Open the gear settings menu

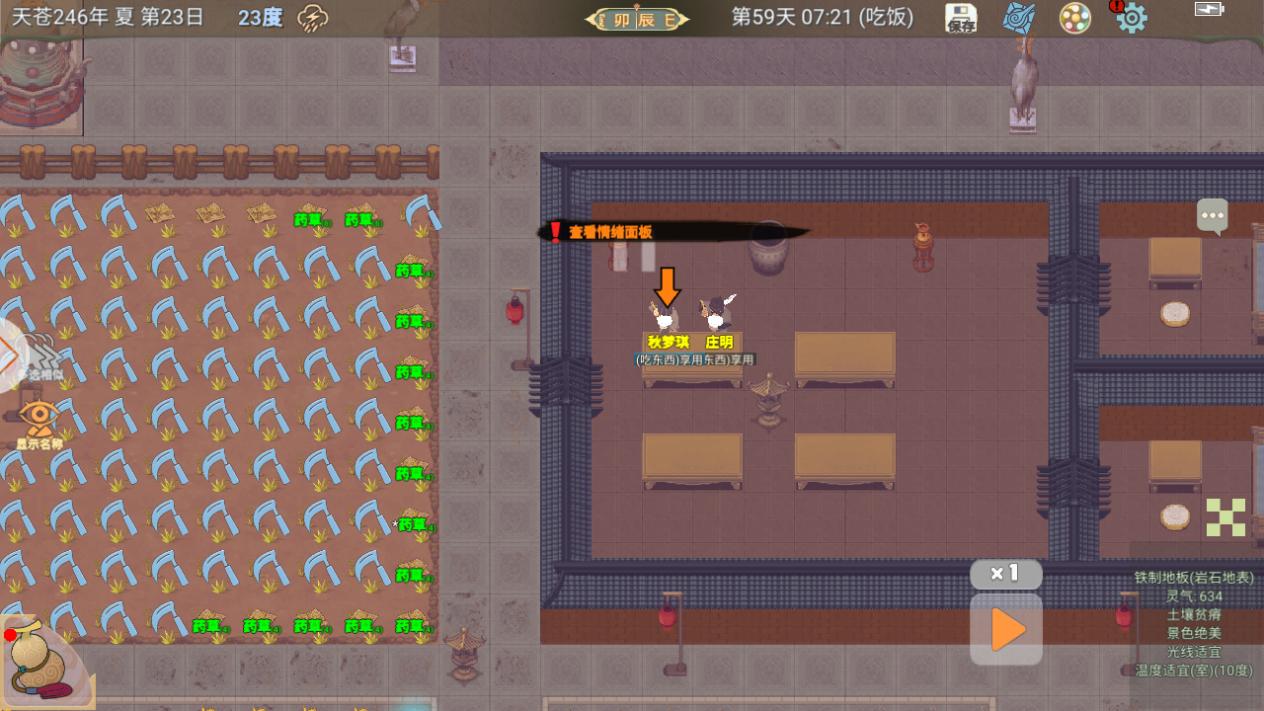1132,18
